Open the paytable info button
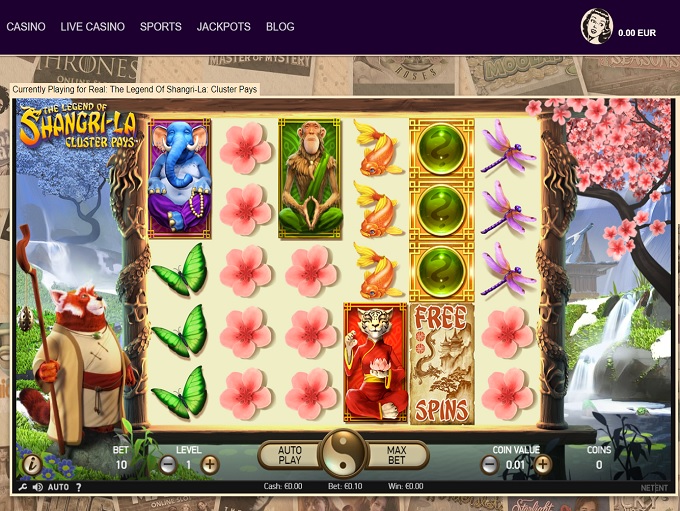 tap(32, 464)
